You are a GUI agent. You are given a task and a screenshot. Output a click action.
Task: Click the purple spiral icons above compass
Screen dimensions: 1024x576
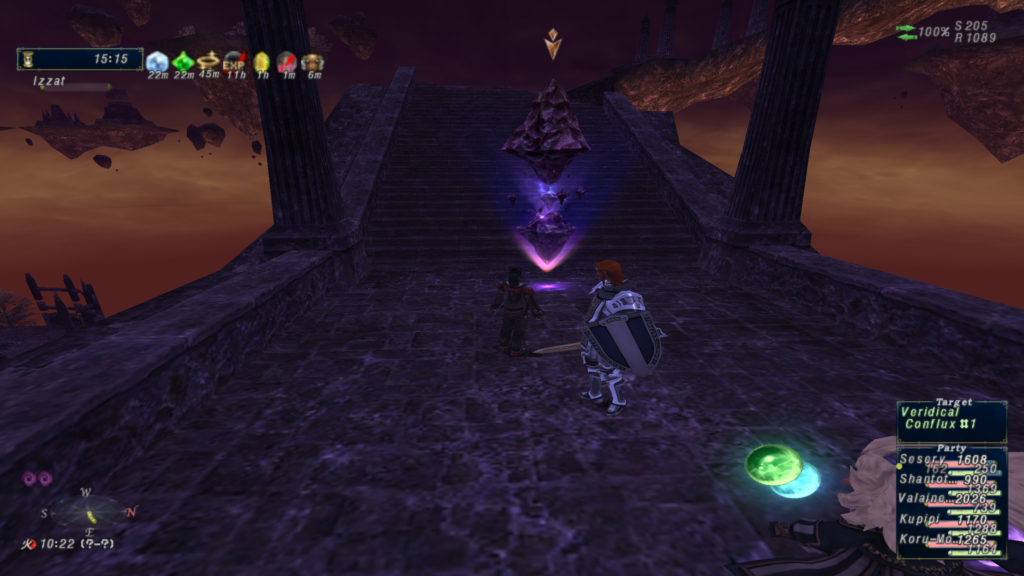click(x=37, y=479)
